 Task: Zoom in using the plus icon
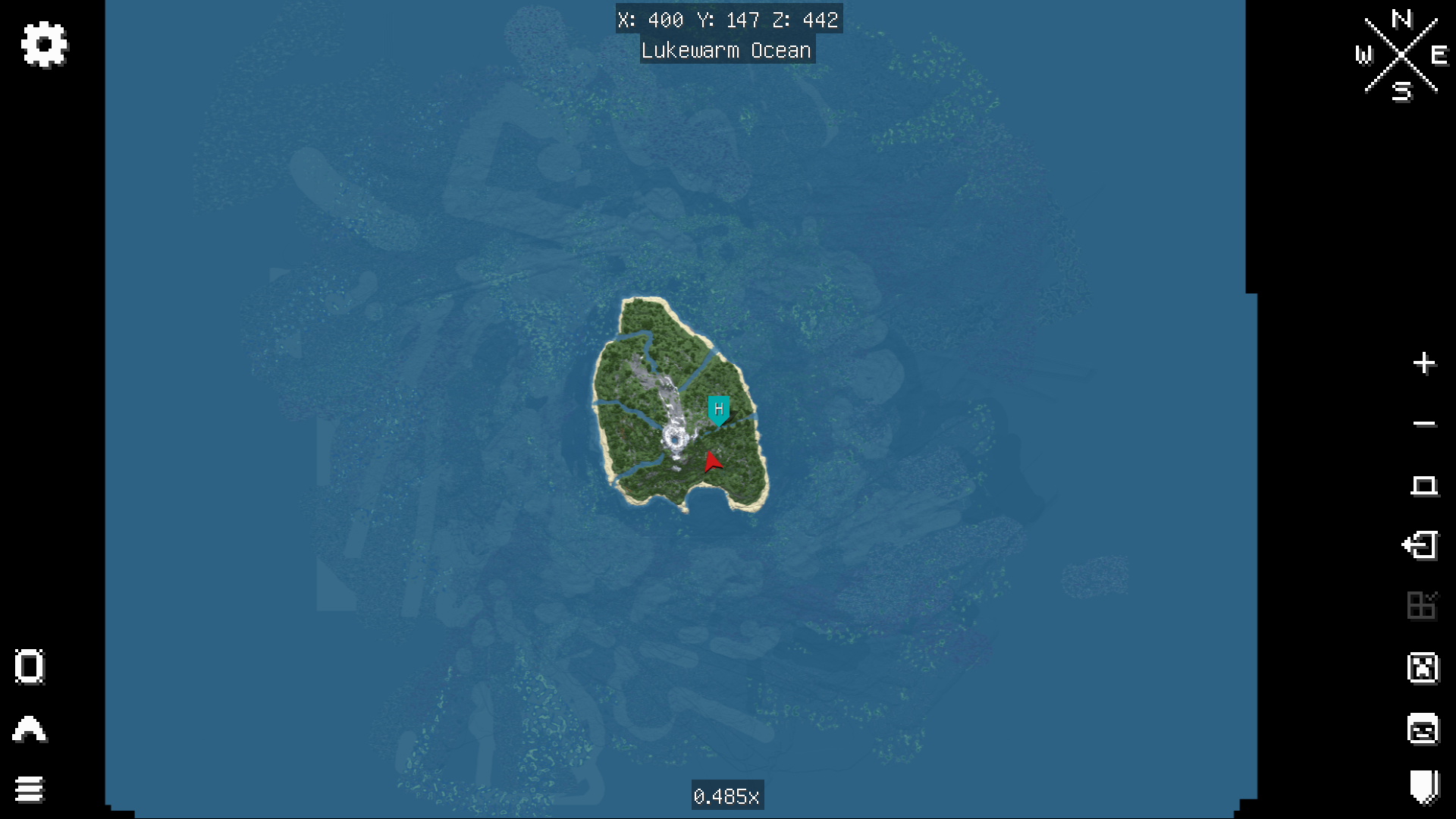coord(1425,363)
